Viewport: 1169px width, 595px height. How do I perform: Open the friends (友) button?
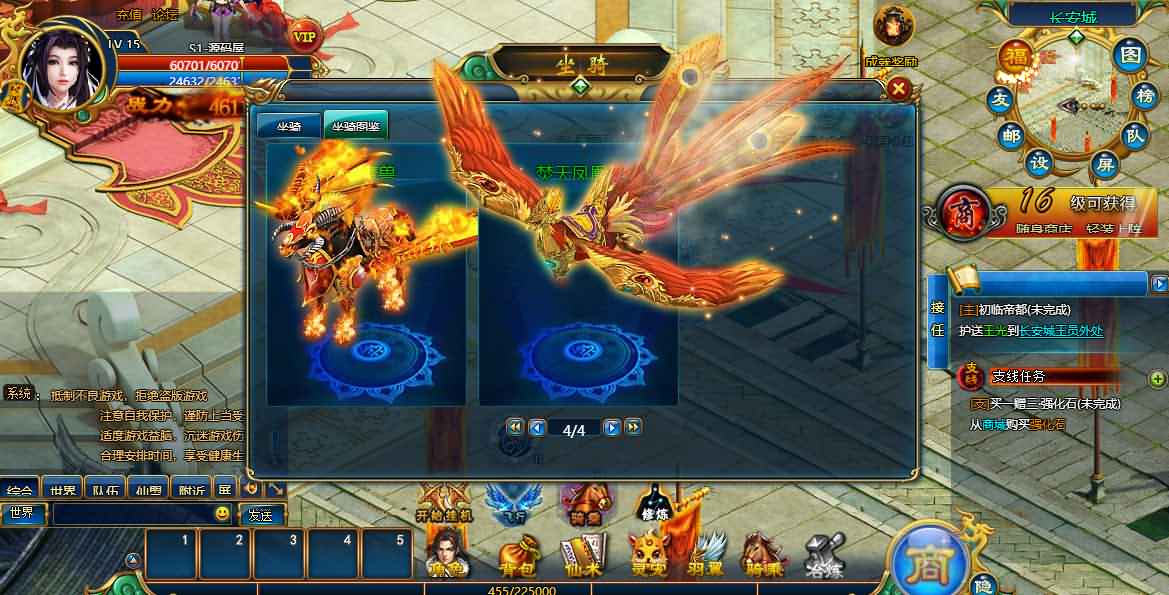tap(998, 99)
